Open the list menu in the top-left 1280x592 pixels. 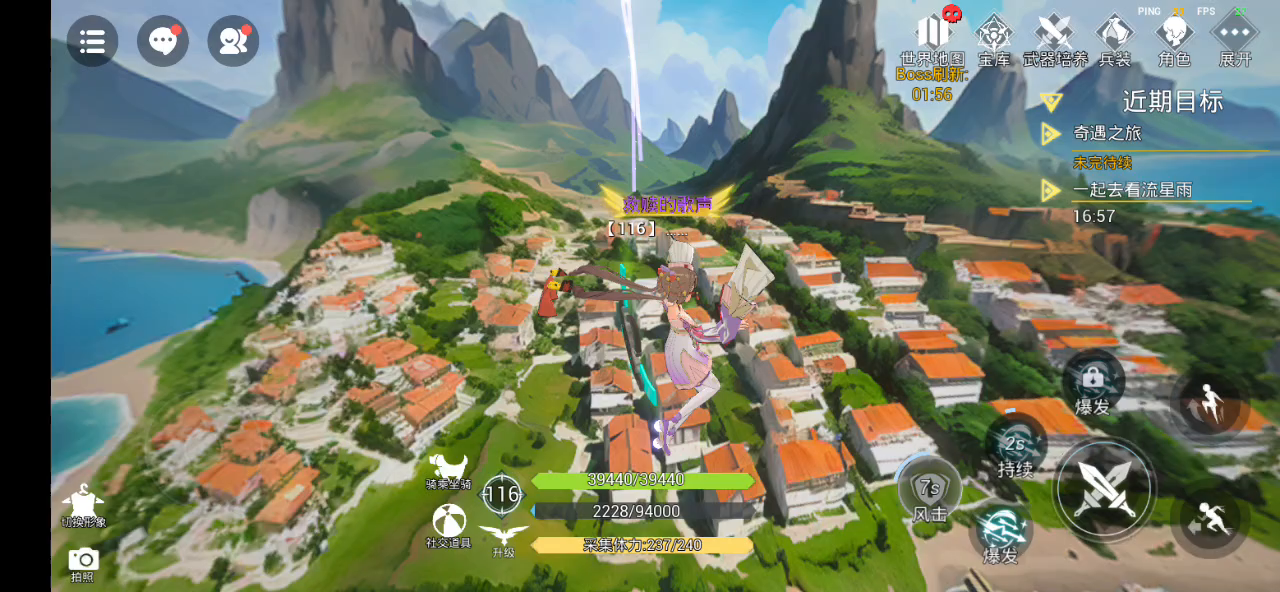[92, 41]
